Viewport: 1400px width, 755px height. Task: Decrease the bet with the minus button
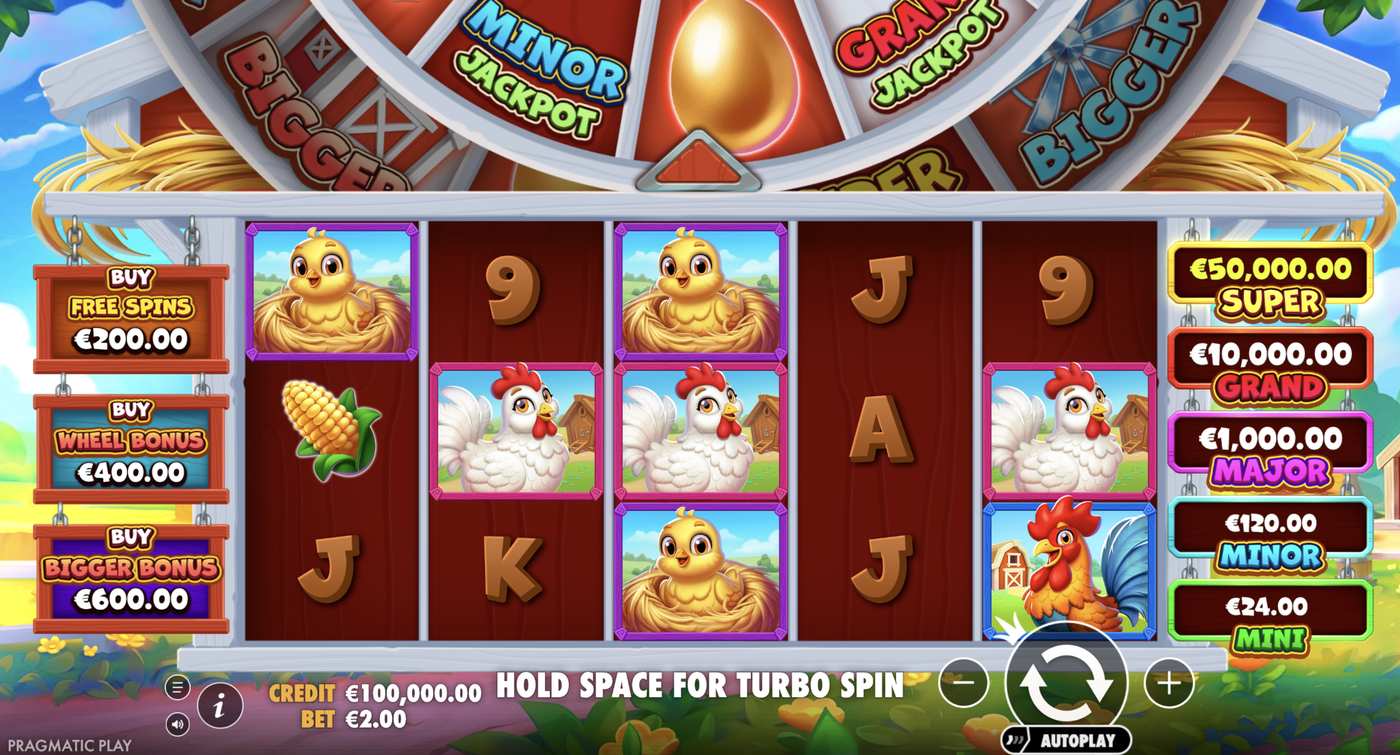[964, 684]
